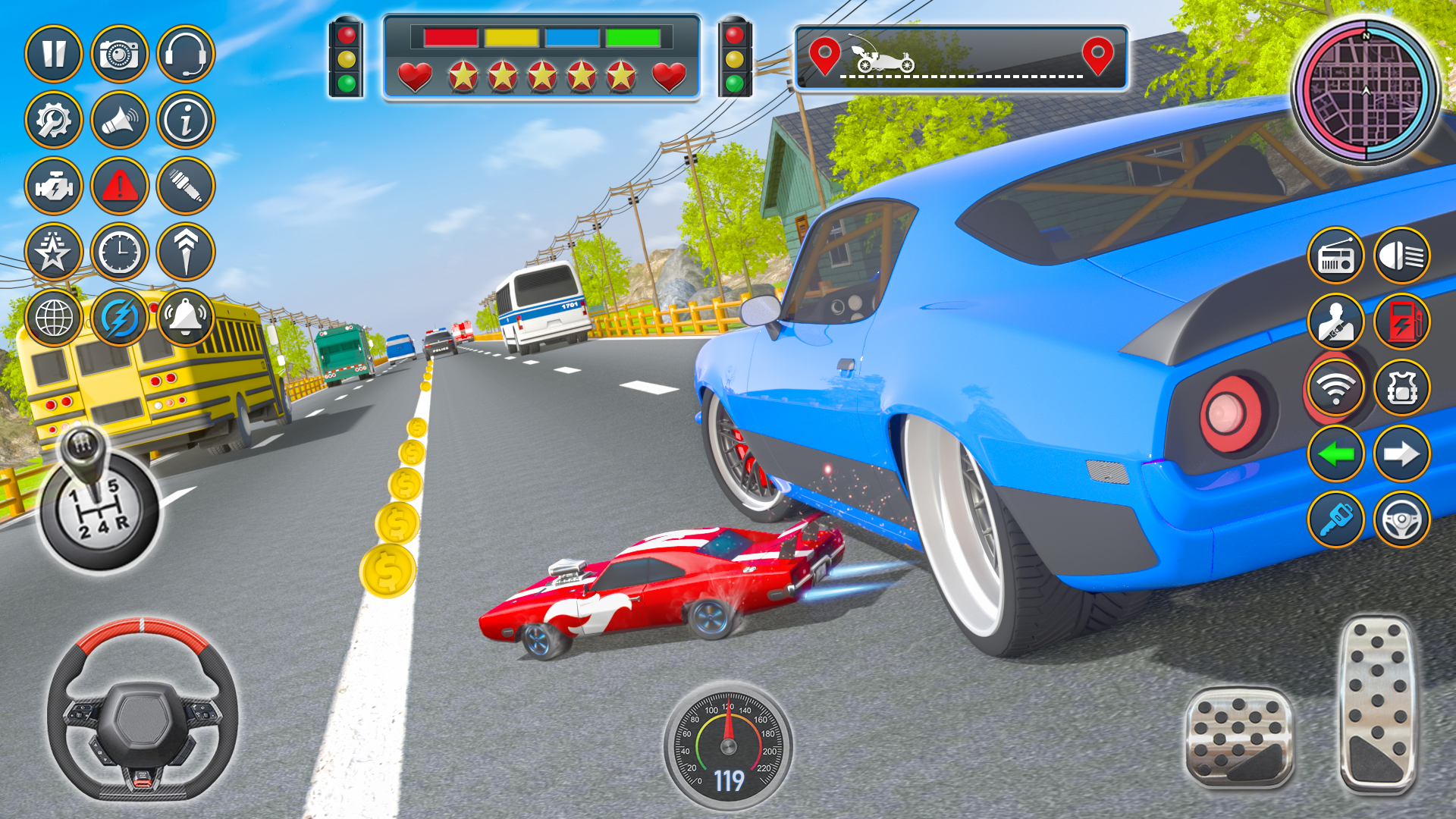This screenshot has height=819, width=1456.
Task: Open the globe icon button
Action: point(54,317)
